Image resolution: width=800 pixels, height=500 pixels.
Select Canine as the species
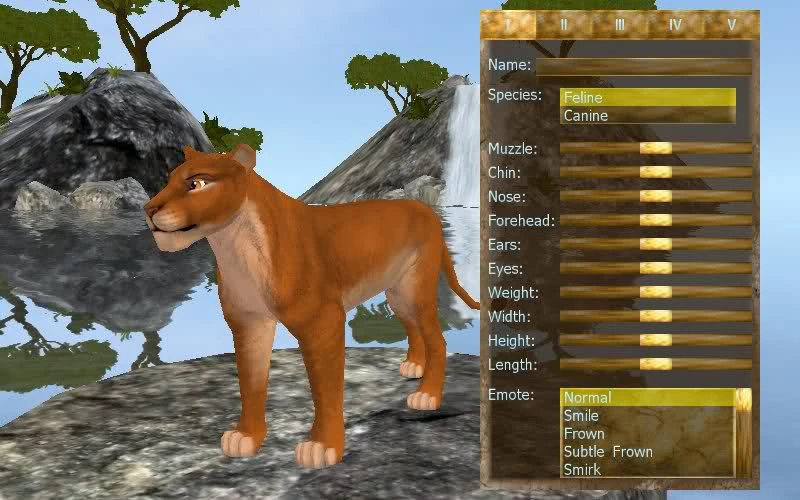coord(647,116)
